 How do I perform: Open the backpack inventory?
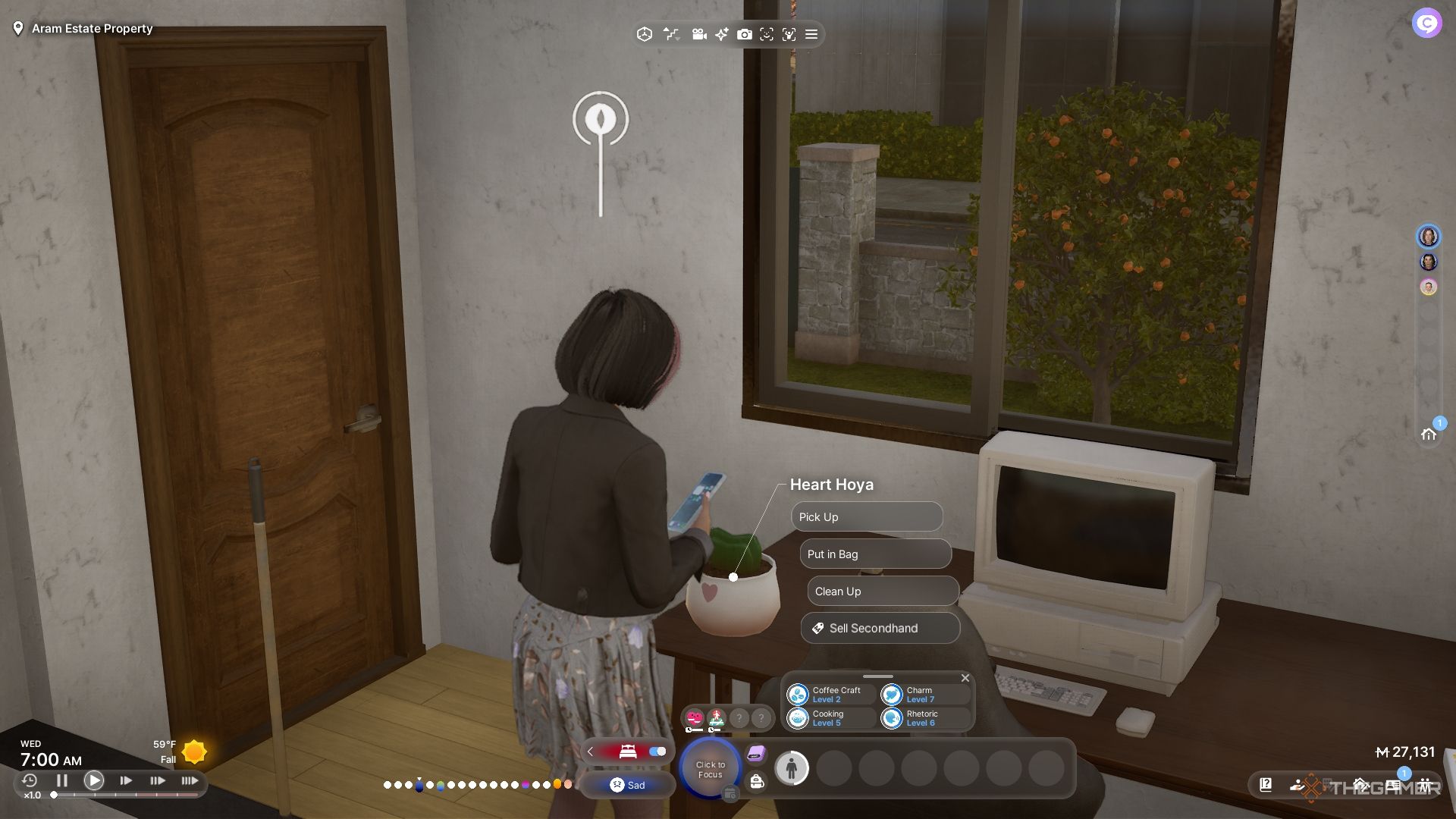756,782
